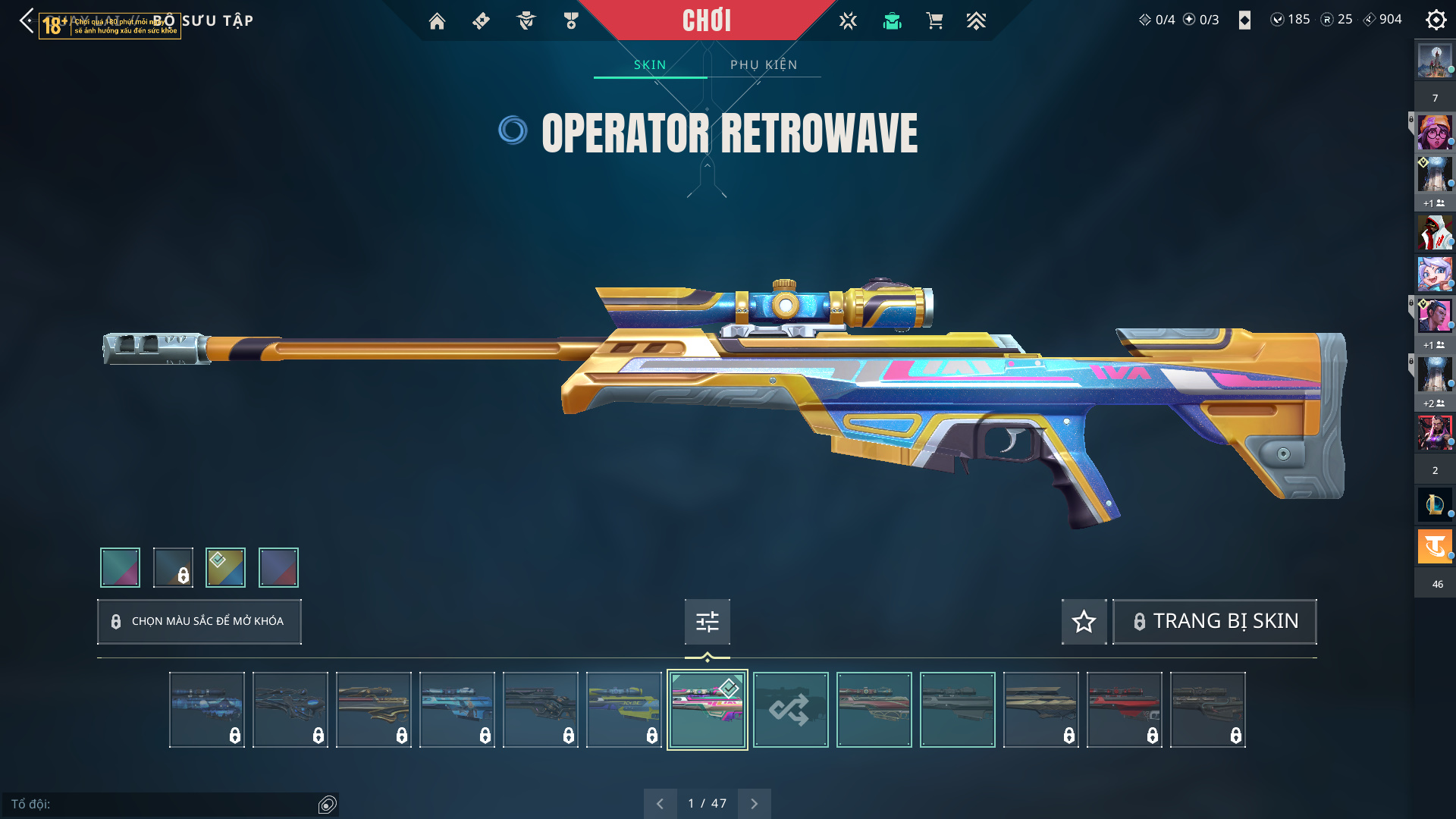
Task: Open the filter sliders button
Action: [x=707, y=622]
